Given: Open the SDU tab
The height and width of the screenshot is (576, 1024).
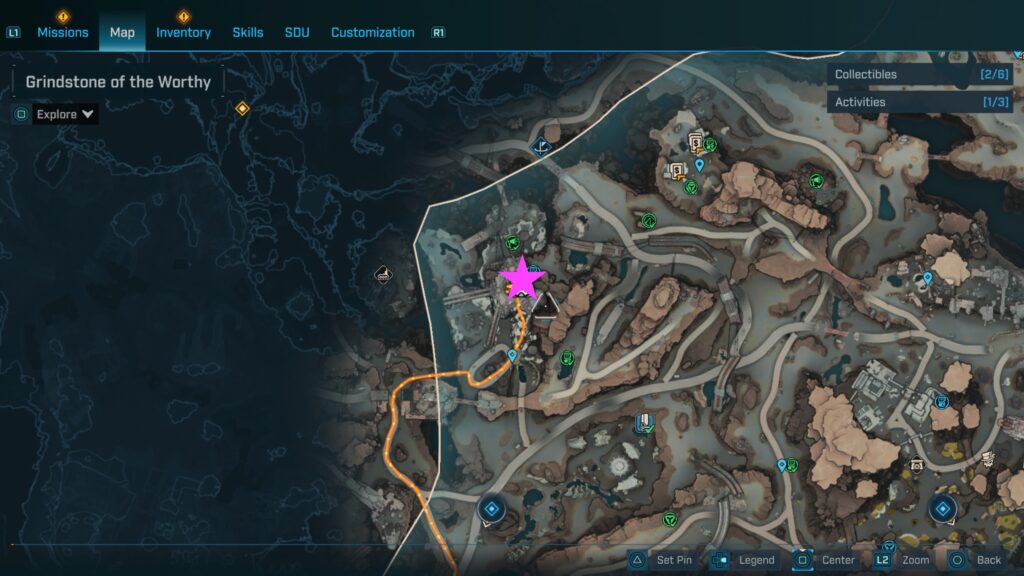Looking at the screenshot, I should (297, 32).
